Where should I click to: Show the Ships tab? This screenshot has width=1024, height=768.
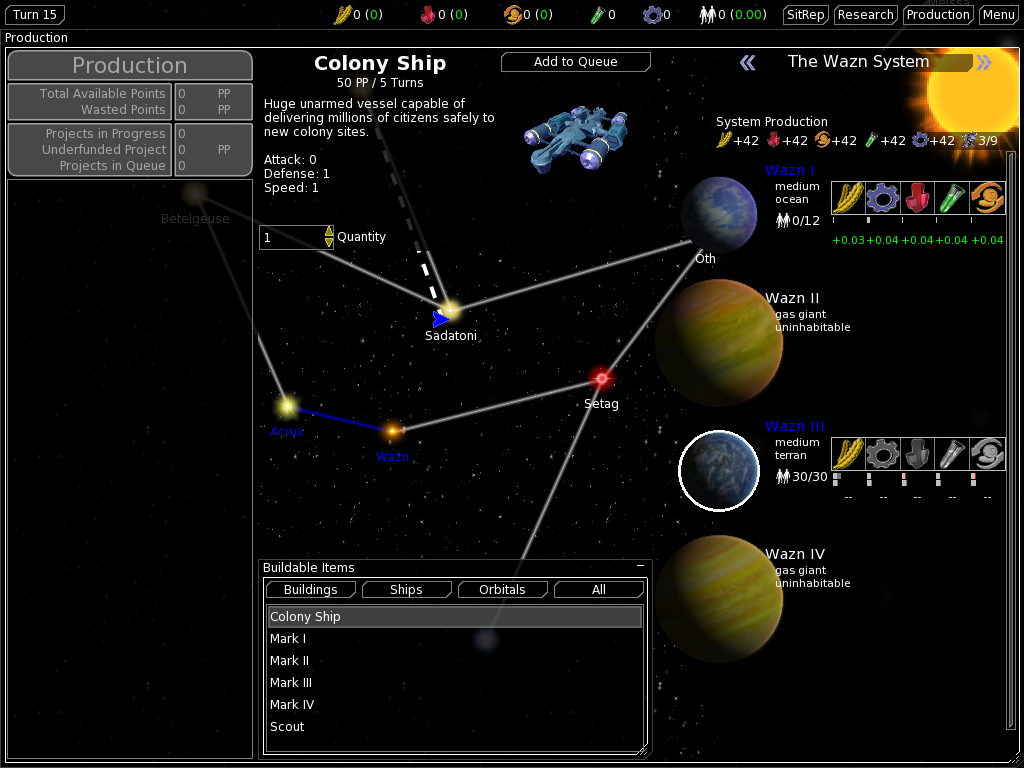coord(406,590)
